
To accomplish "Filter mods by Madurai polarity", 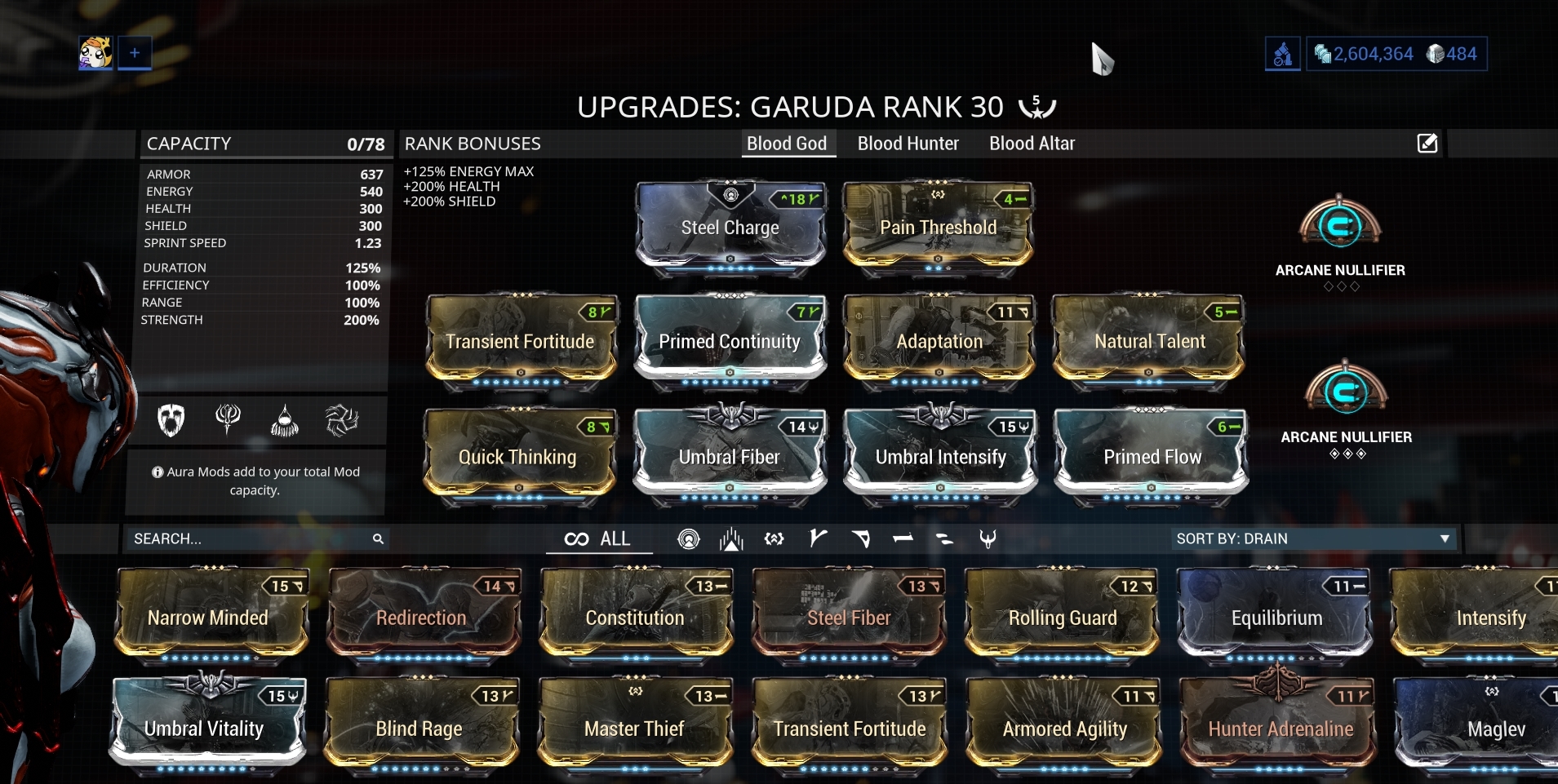I will click(x=819, y=538).
